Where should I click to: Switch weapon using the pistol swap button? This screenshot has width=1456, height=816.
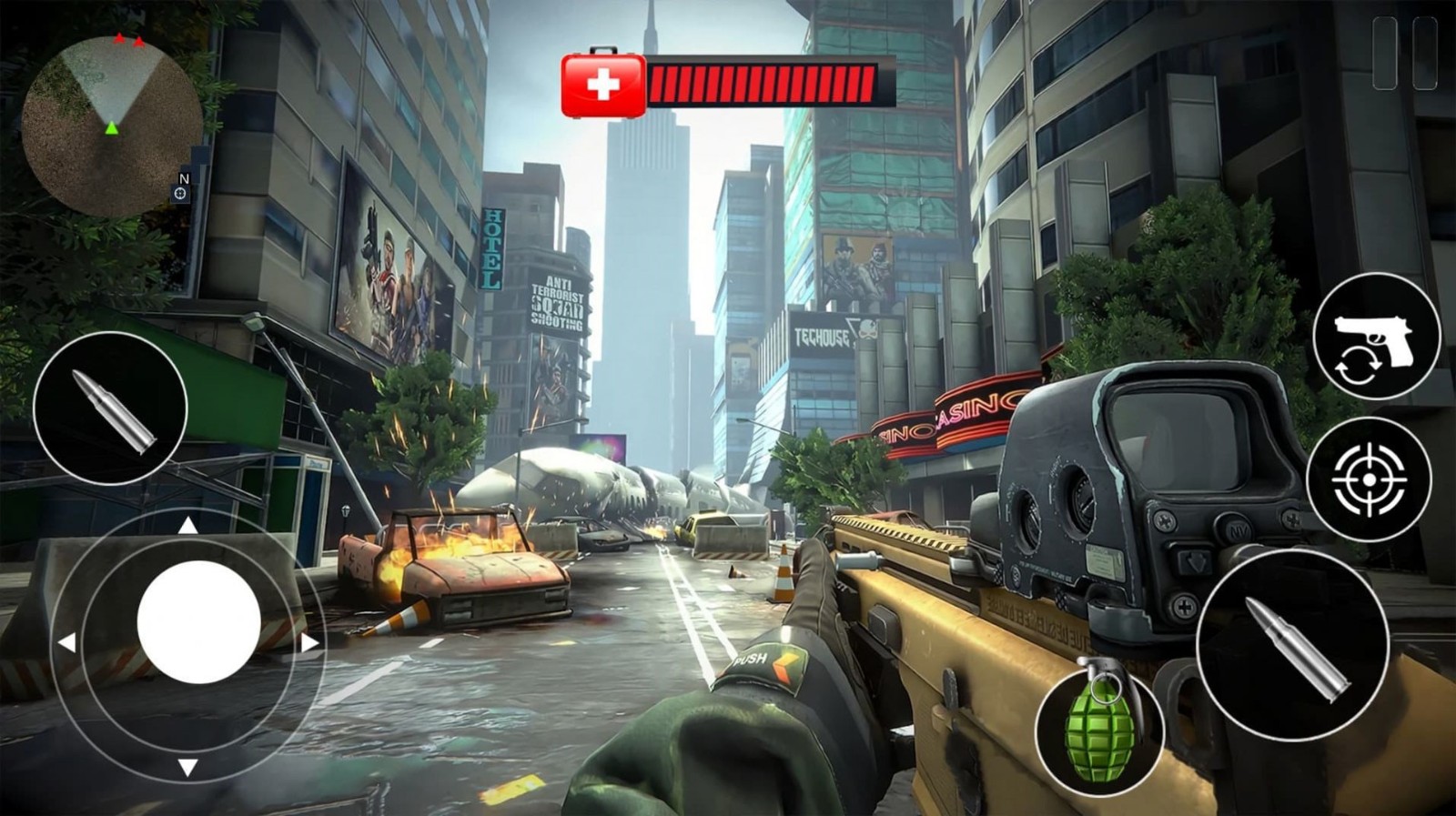pos(1376,336)
